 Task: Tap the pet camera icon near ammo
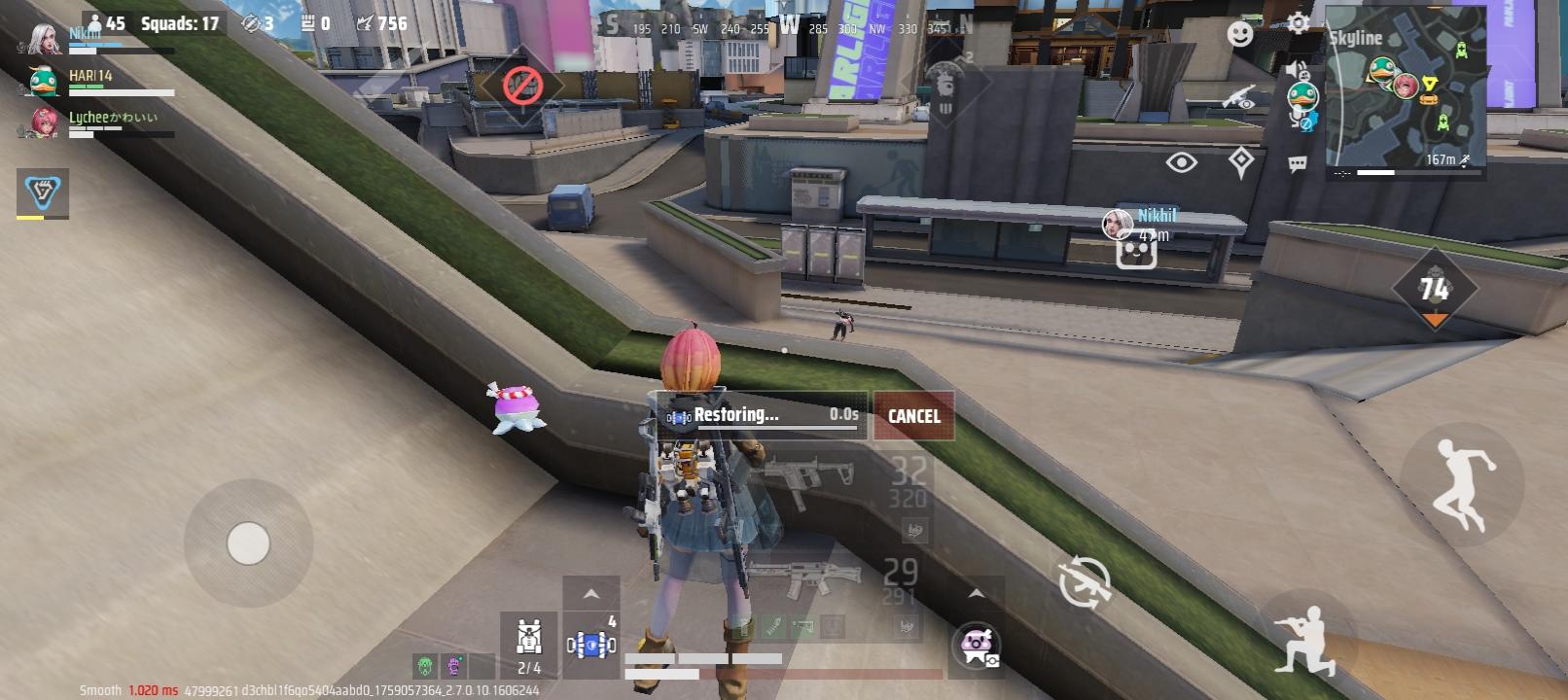pyautogui.click(x=978, y=646)
